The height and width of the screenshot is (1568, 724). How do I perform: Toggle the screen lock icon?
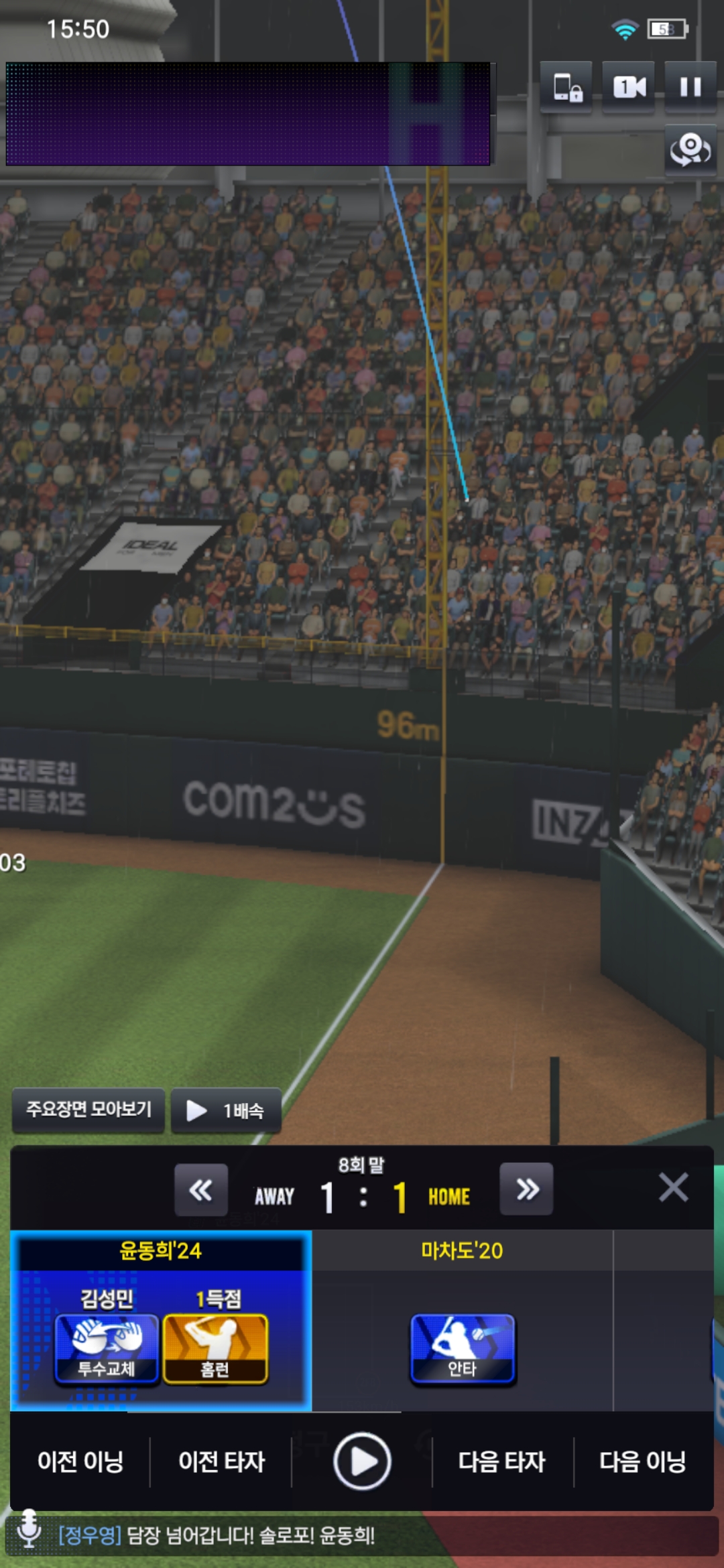click(567, 87)
